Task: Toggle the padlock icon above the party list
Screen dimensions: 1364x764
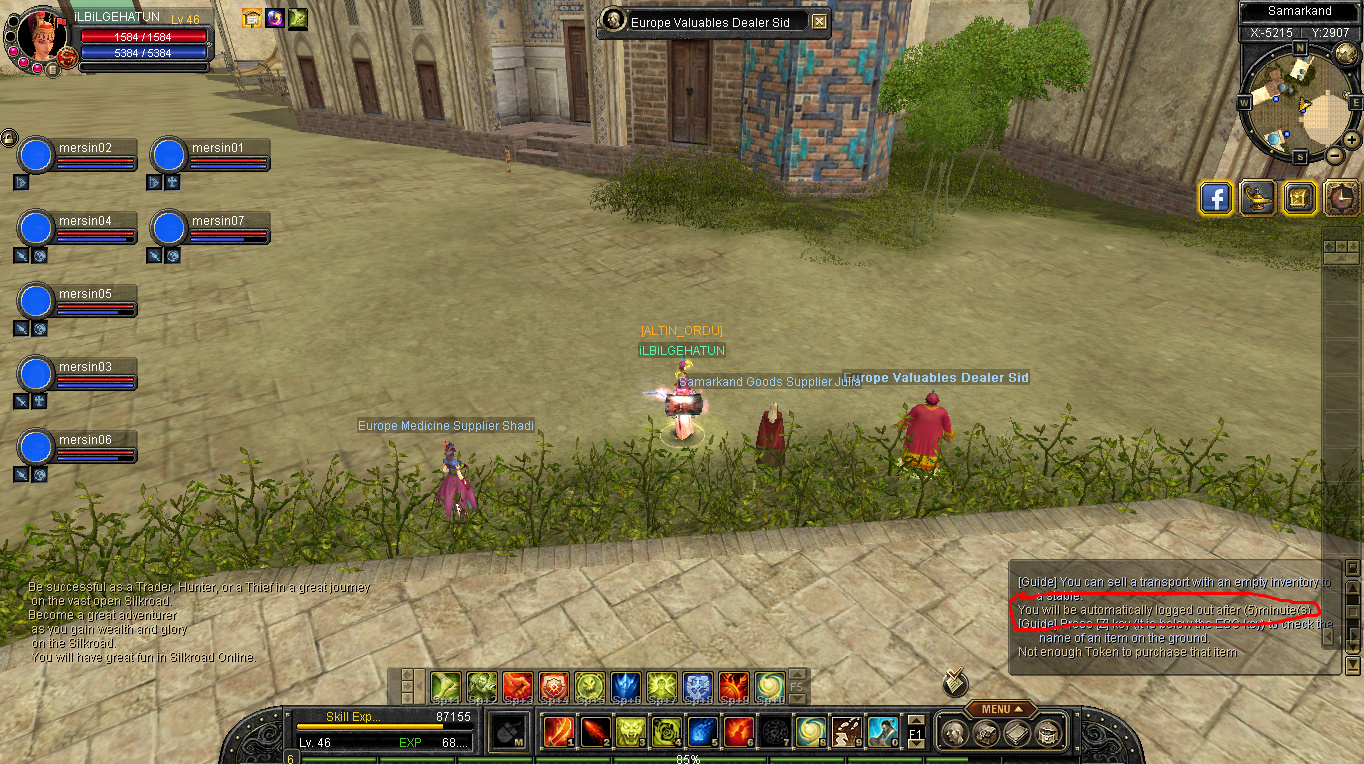Action: pos(9,138)
